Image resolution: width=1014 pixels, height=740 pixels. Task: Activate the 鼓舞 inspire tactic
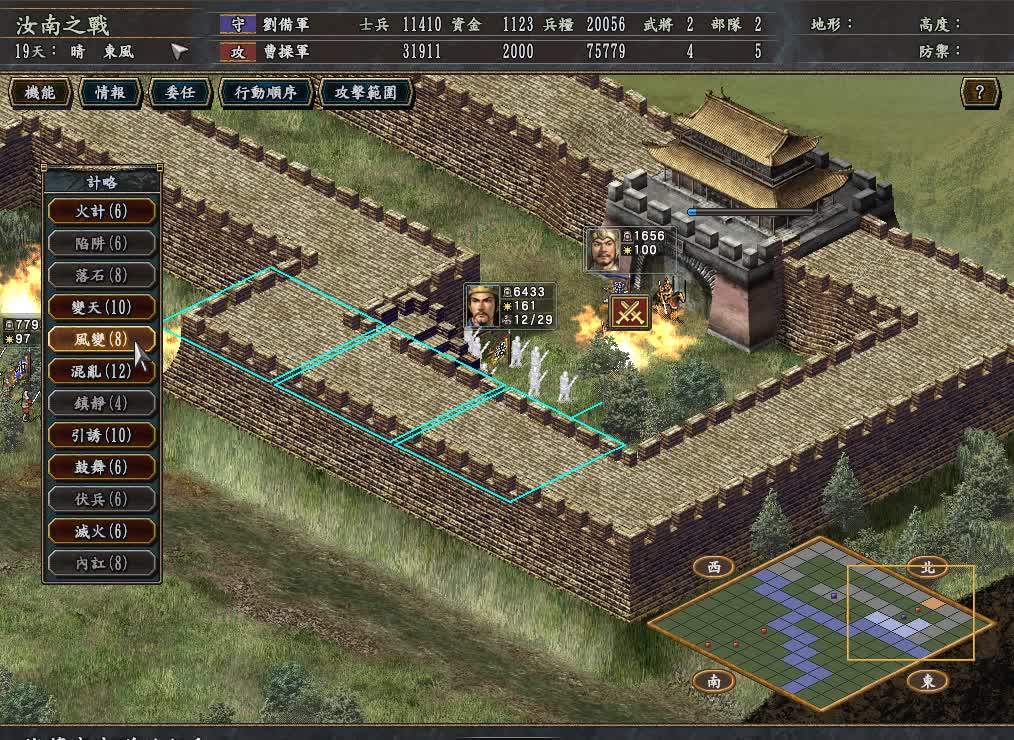[x=101, y=467]
